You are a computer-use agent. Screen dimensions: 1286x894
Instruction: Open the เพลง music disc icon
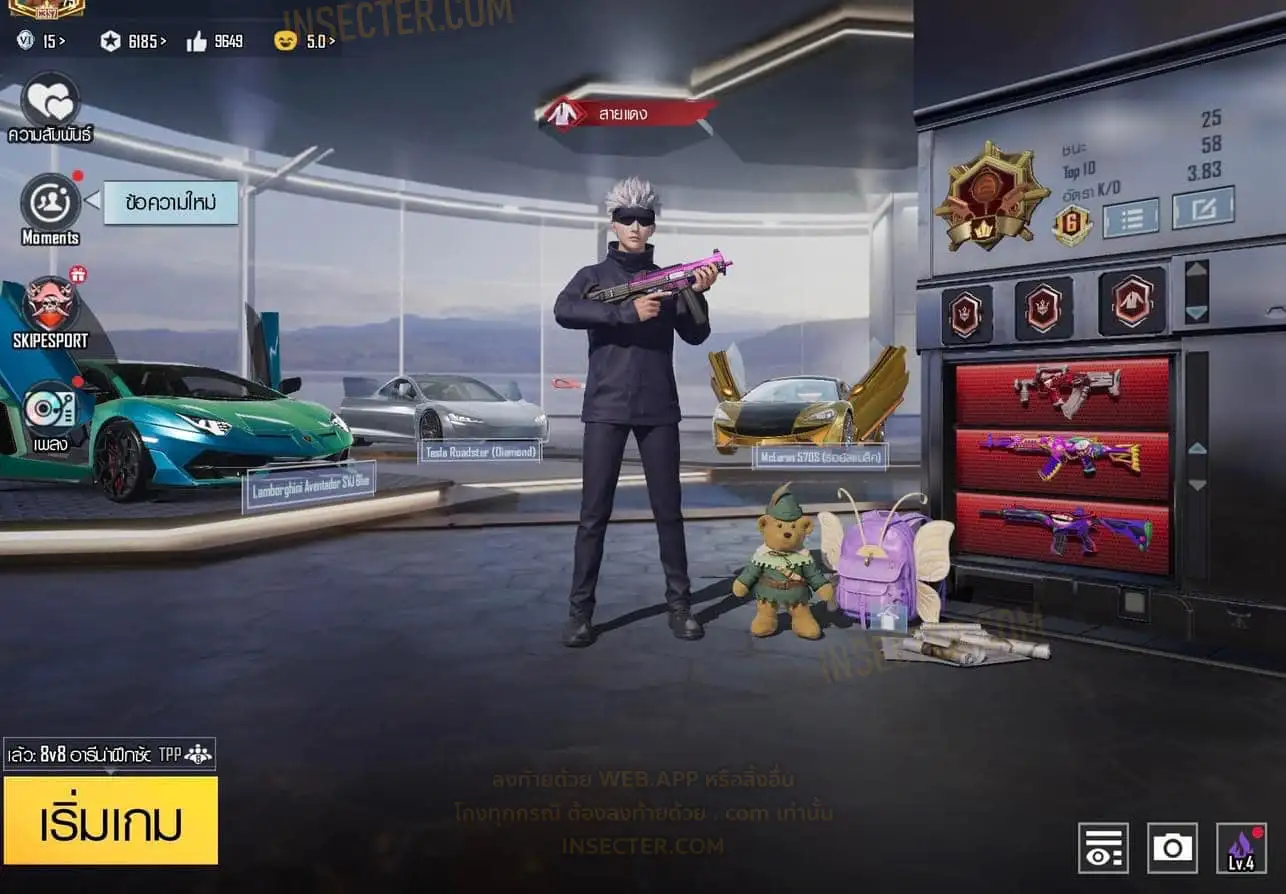click(50, 408)
